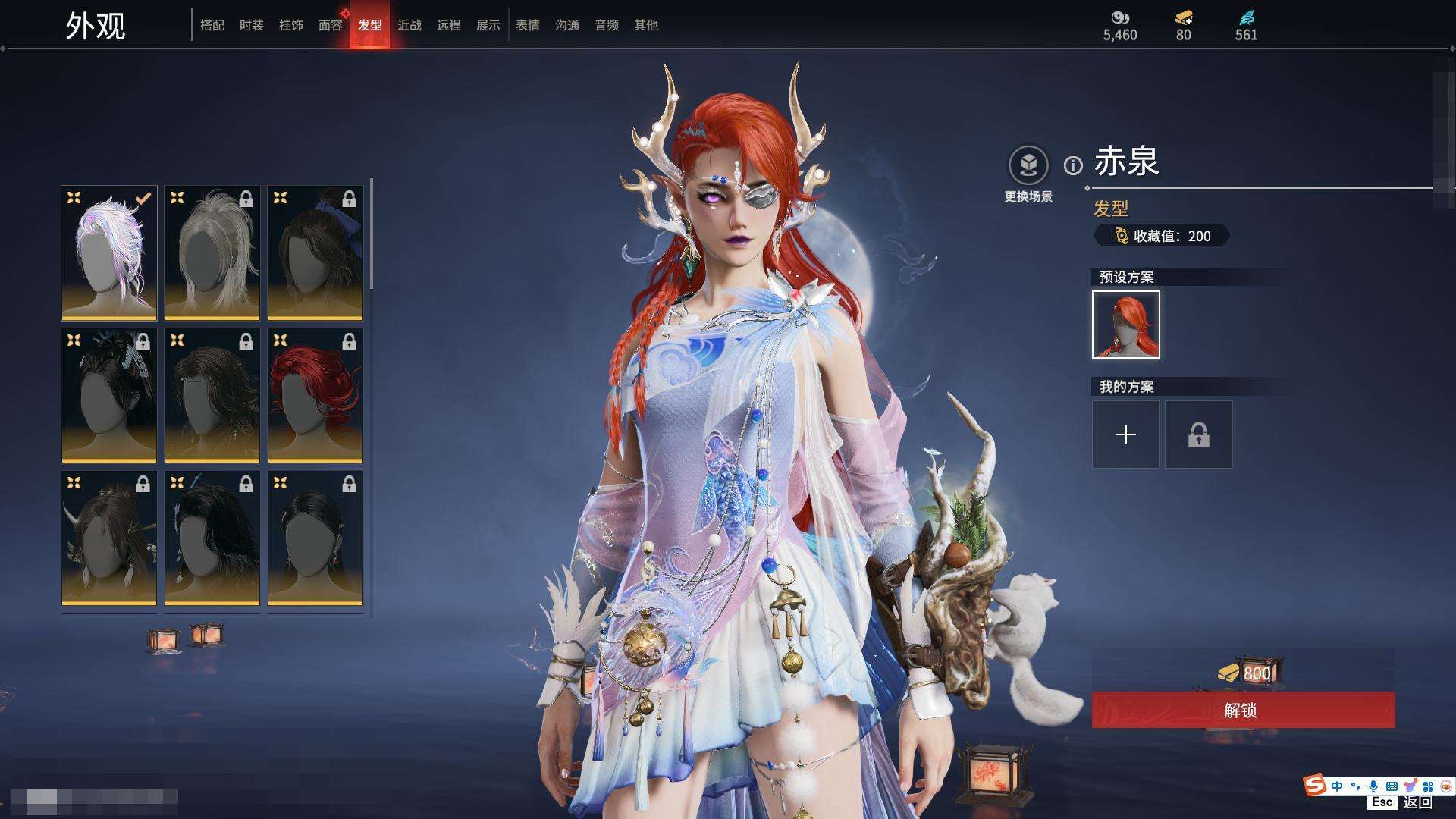Unlock hairstyle with the 解锁 button
The image size is (1456, 819).
(x=1243, y=711)
